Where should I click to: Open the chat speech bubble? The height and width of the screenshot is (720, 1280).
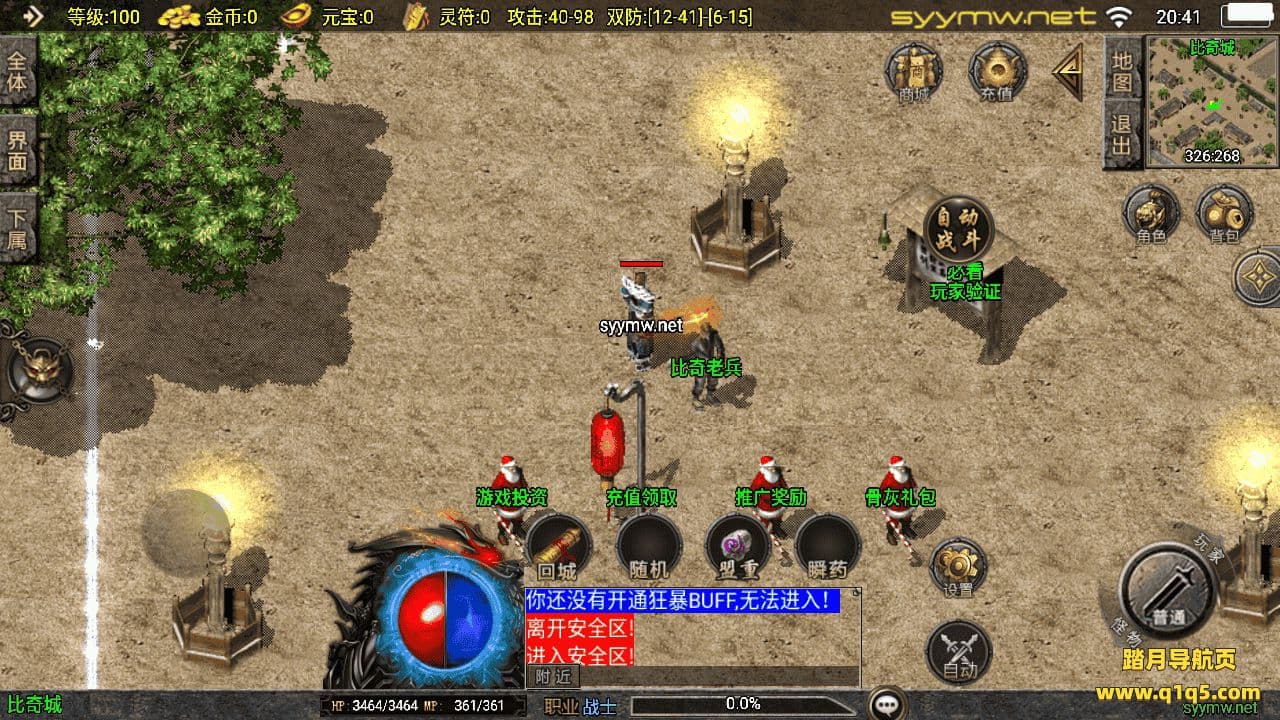click(887, 704)
